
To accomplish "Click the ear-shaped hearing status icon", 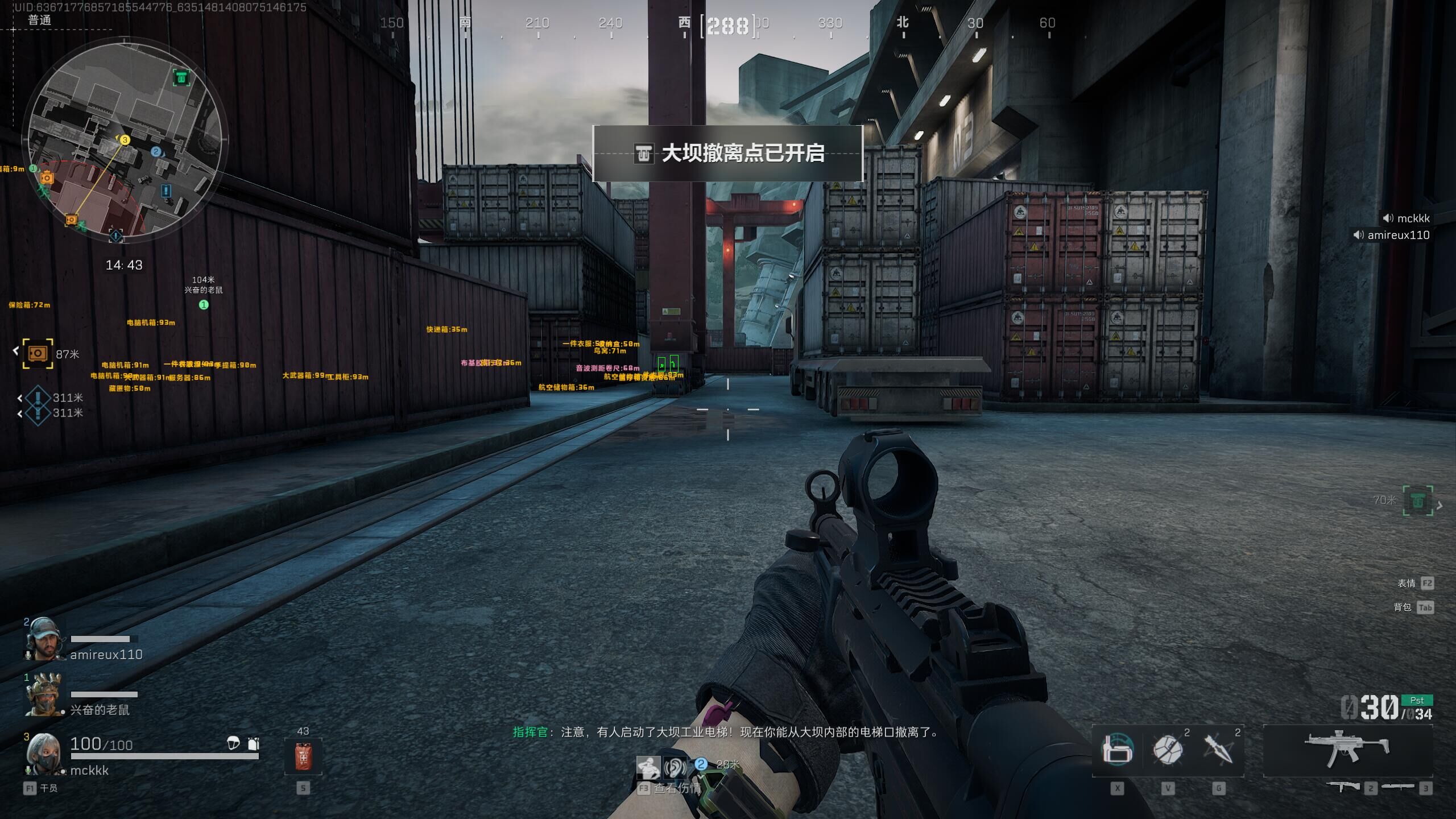I will coord(675,768).
